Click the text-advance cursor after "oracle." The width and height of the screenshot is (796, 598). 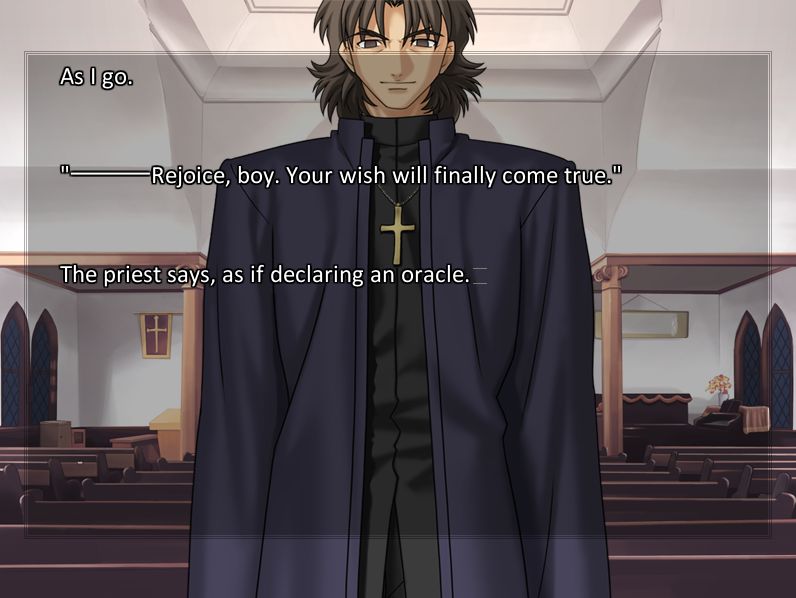[x=480, y=275]
